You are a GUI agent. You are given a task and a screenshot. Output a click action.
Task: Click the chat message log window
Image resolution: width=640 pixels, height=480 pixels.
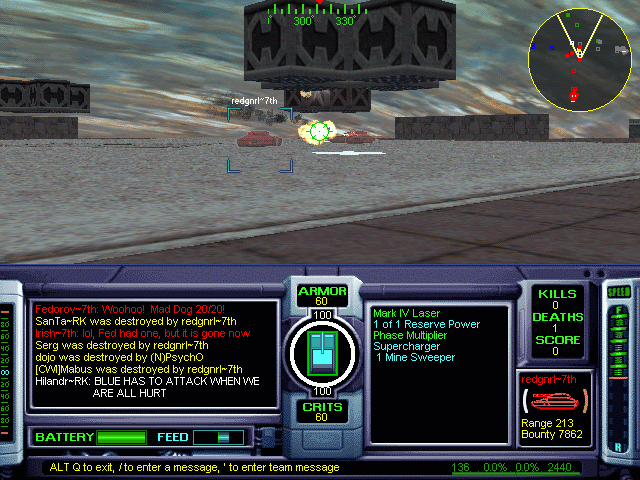153,353
